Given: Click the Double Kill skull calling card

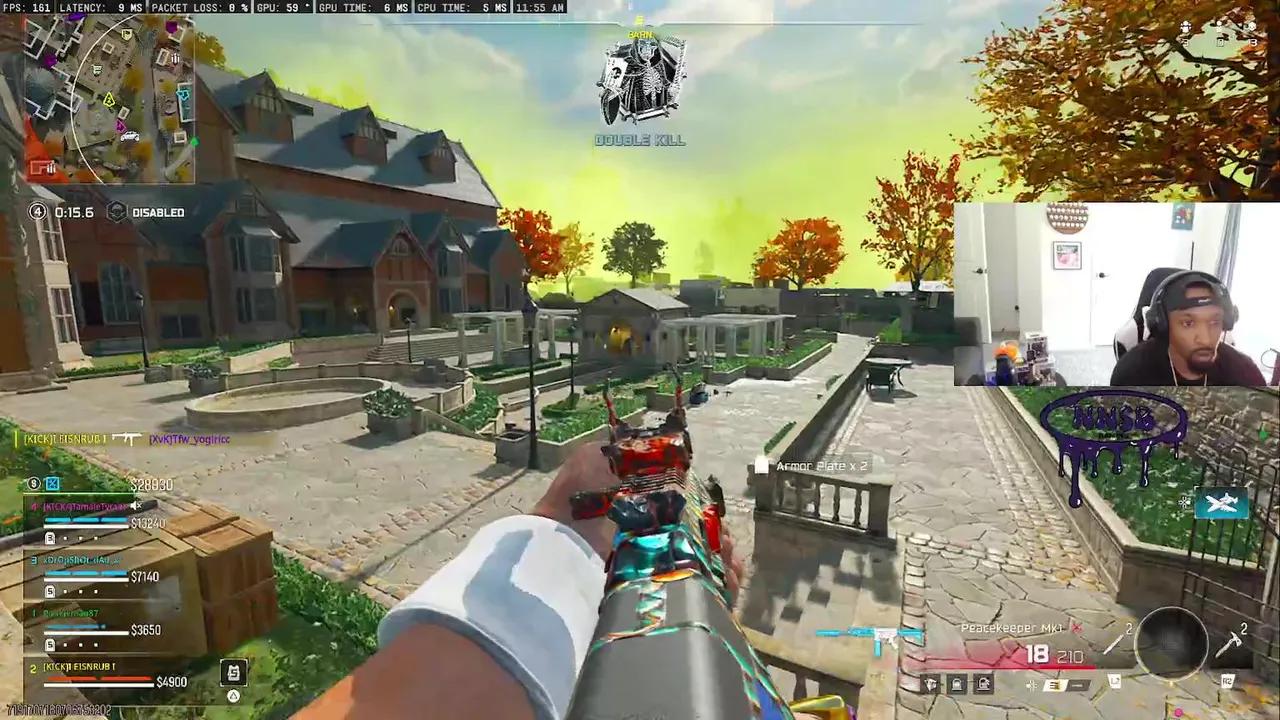Looking at the screenshot, I should pos(638,80).
